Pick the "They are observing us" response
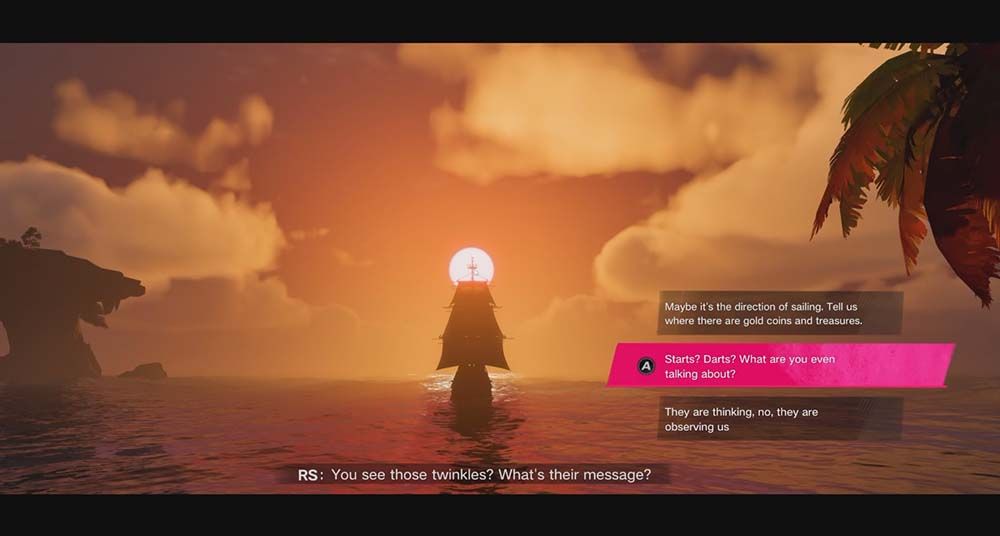The height and width of the screenshot is (536, 1000). point(780,419)
